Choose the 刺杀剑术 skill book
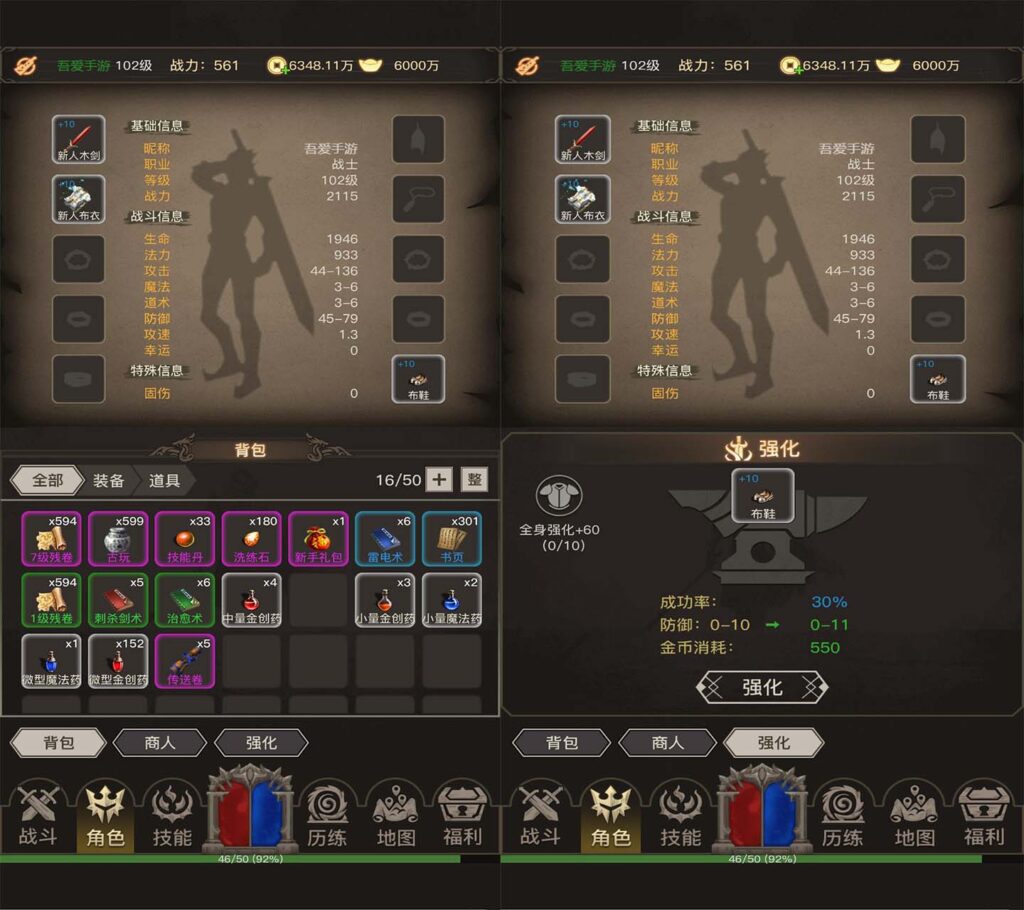 [118, 600]
